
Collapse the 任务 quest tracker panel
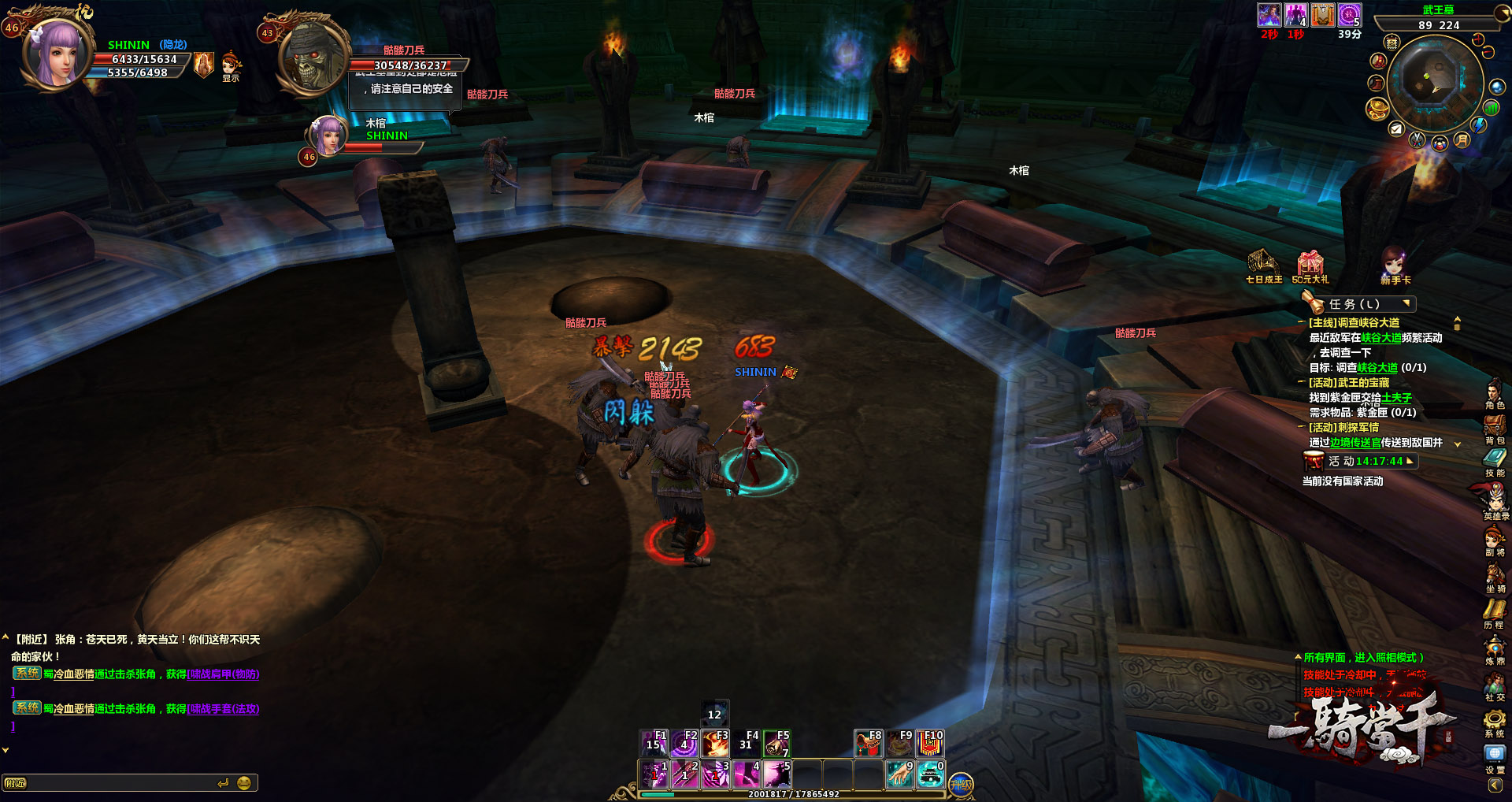pyautogui.click(x=1406, y=304)
